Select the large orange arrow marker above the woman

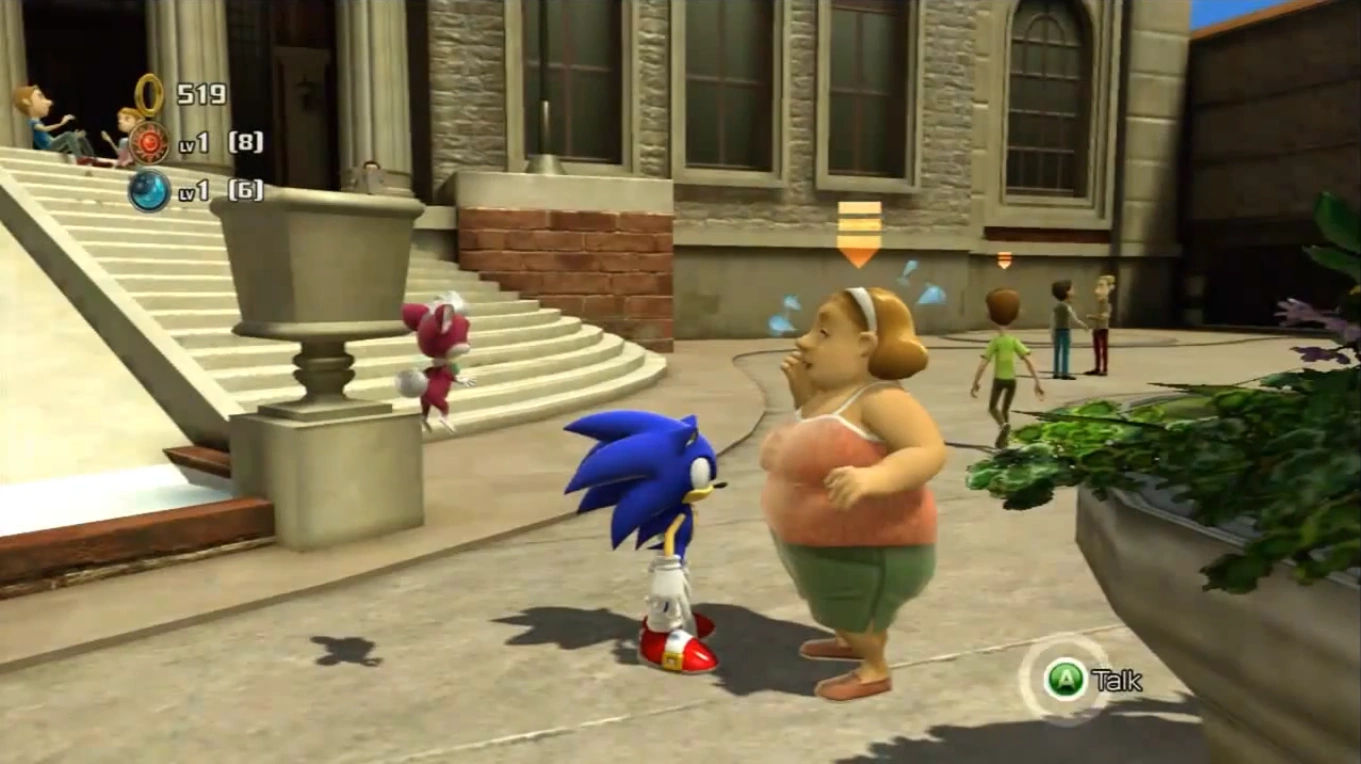pyautogui.click(x=858, y=234)
